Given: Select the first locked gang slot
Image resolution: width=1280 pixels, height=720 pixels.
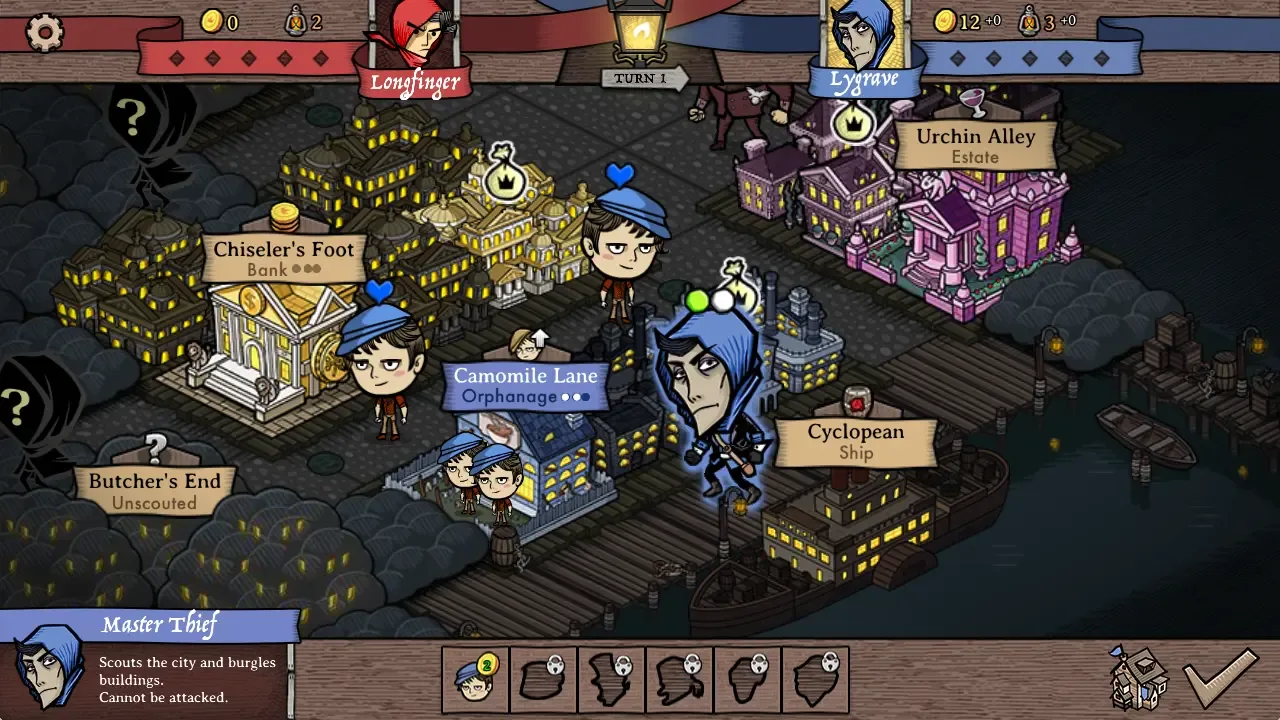Looking at the screenshot, I should 543,679.
